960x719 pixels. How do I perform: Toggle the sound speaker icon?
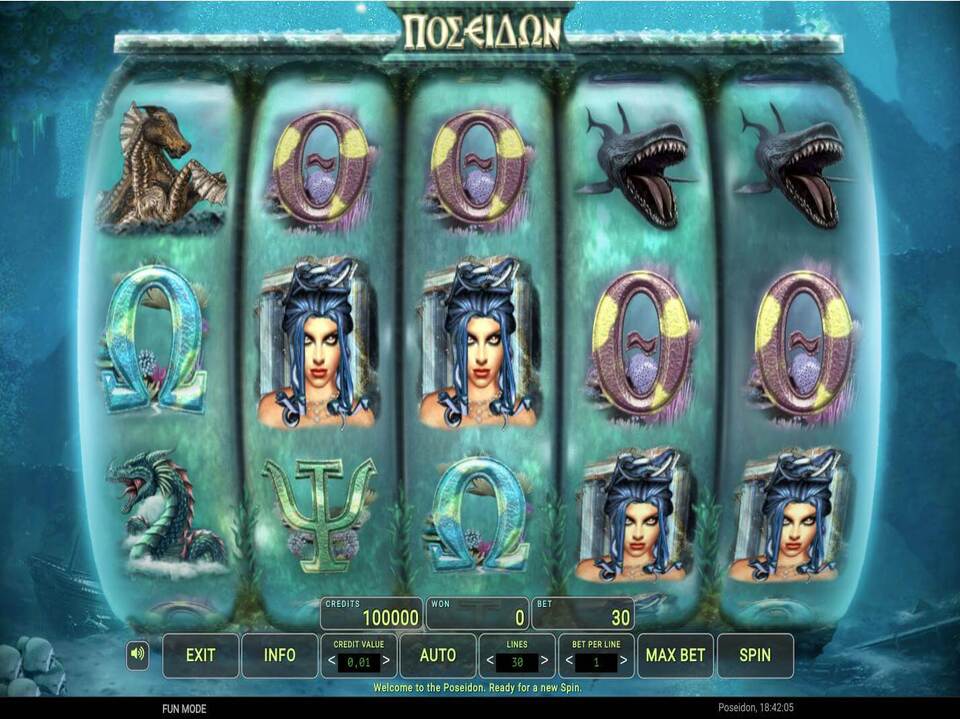[138, 655]
